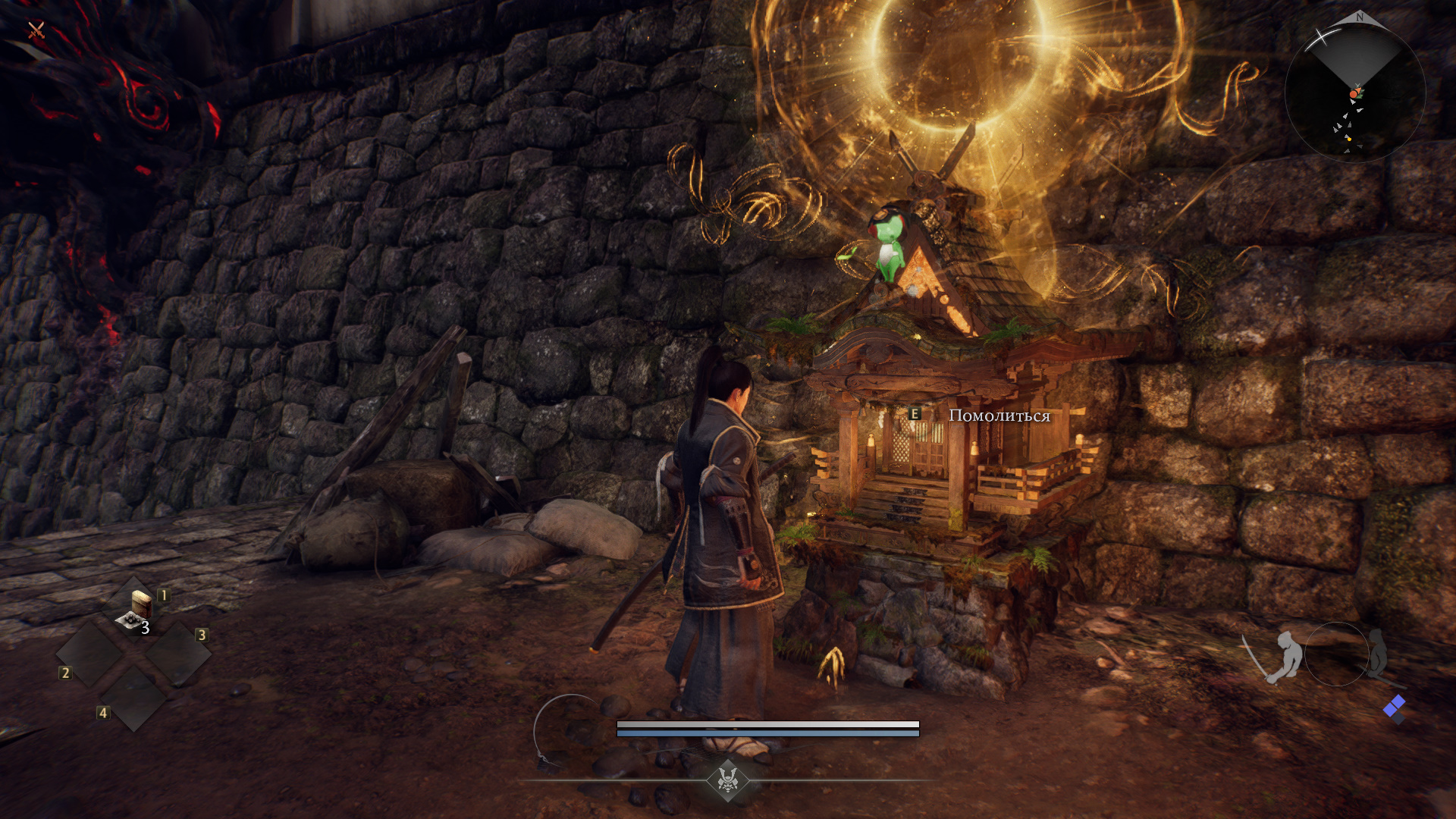Select the Помолиться shrine prompt label
1456x819 pixels.
[x=999, y=416]
